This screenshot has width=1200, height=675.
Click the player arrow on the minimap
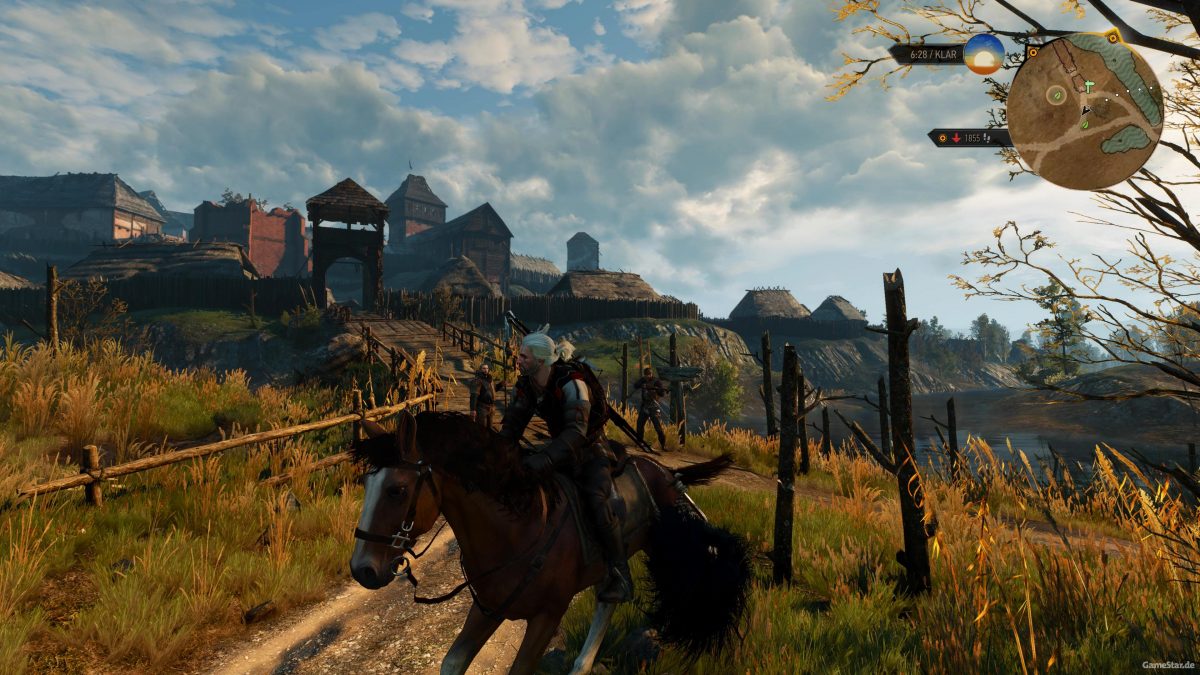tap(1086, 111)
